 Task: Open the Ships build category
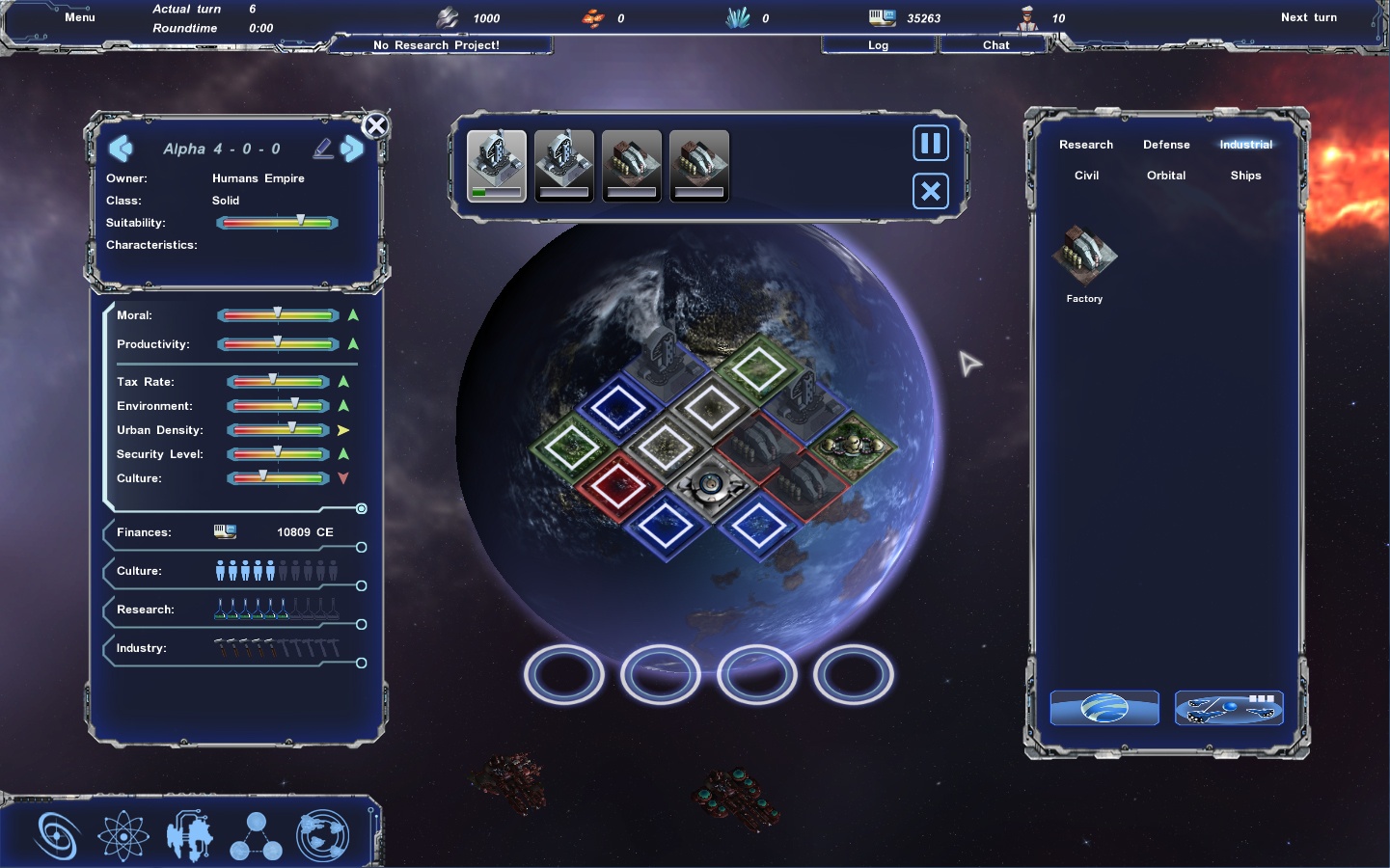(x=1245, y=176)
